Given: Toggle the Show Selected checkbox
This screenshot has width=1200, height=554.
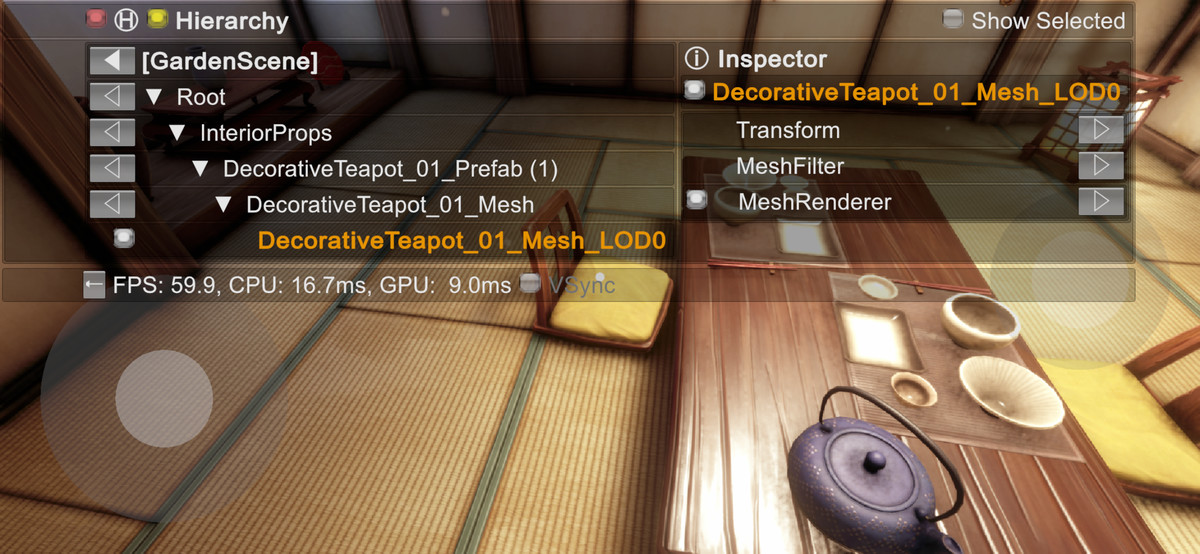Looking at the screenshot, I should (x=953, y=20).
